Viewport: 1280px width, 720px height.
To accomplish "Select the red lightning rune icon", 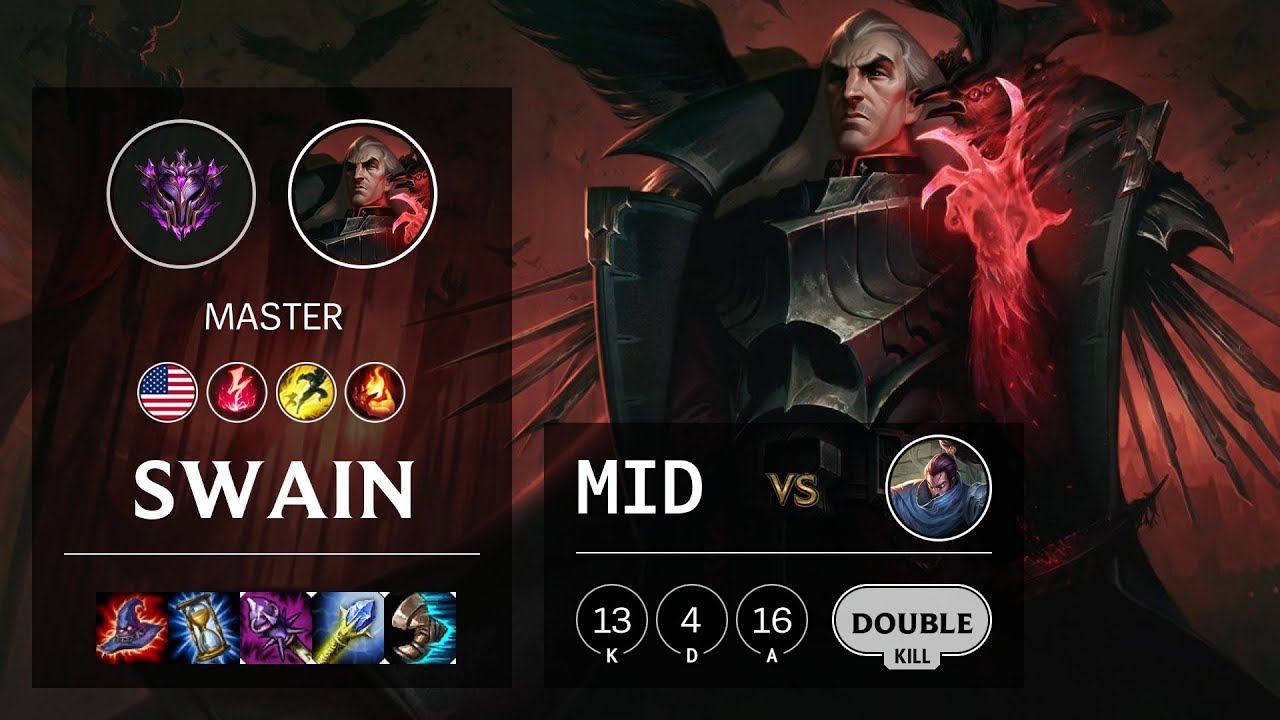I will point(237,391).
